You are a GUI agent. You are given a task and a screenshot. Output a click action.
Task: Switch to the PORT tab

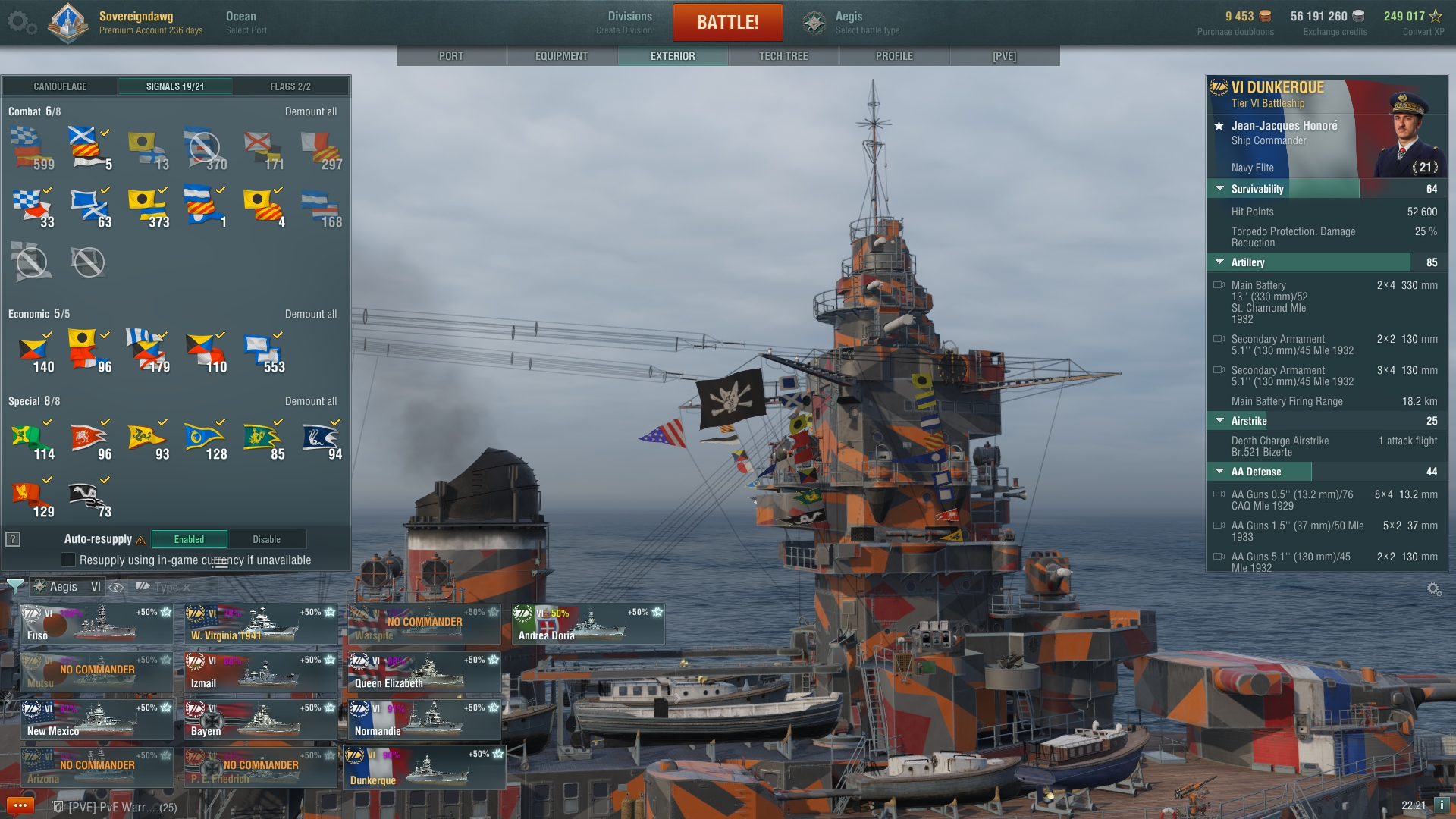click(451, 56)
